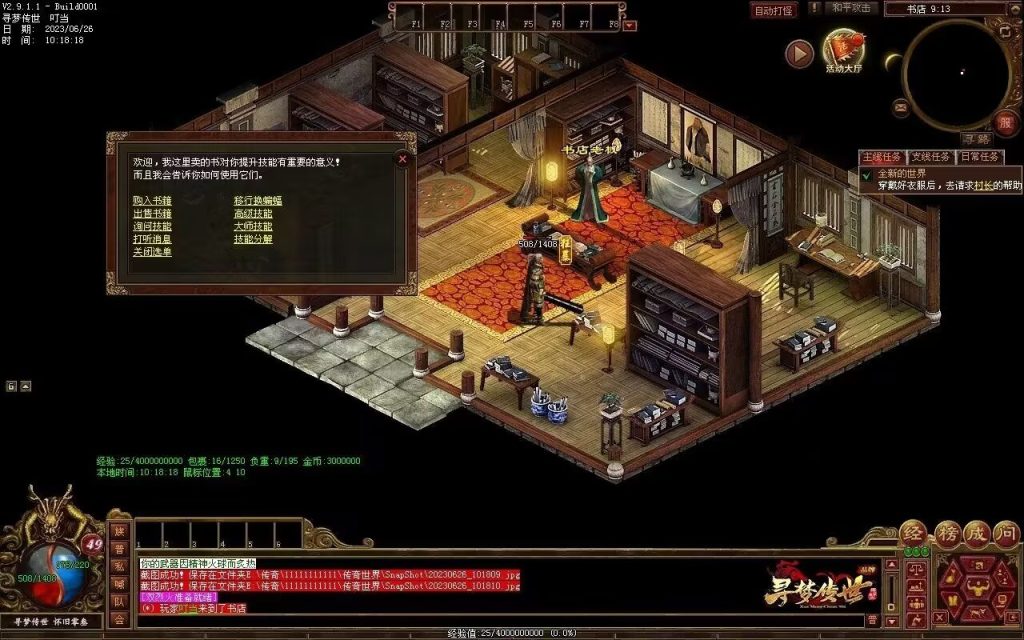The image size is (1024, 640).
Task: Toggle the 自动打怪 auto-fight button
Action: point(774,11)
